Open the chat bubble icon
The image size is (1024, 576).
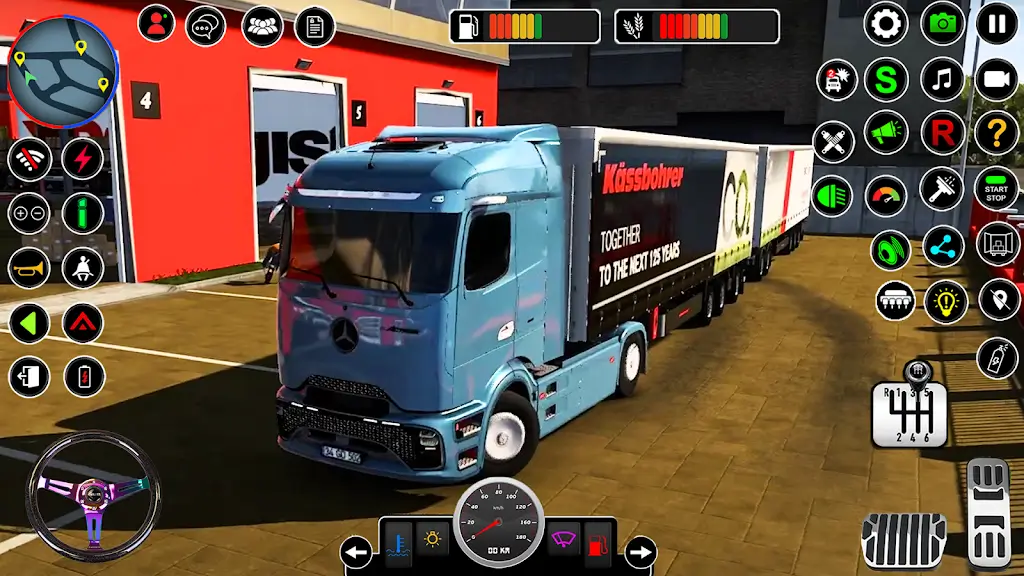tap(206, 24)
